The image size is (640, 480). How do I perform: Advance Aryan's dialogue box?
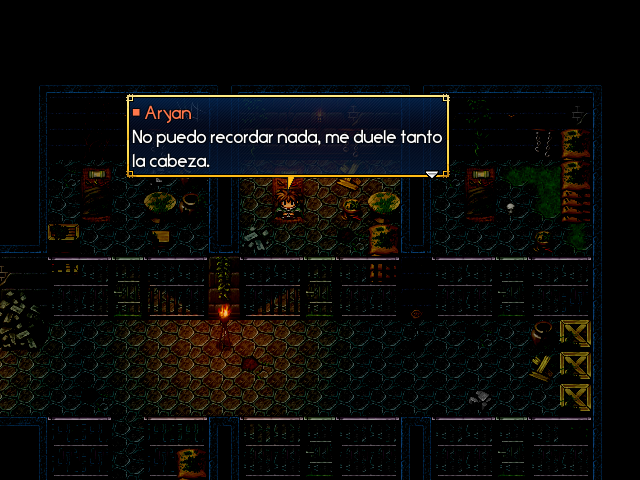[x=287, y=137]
